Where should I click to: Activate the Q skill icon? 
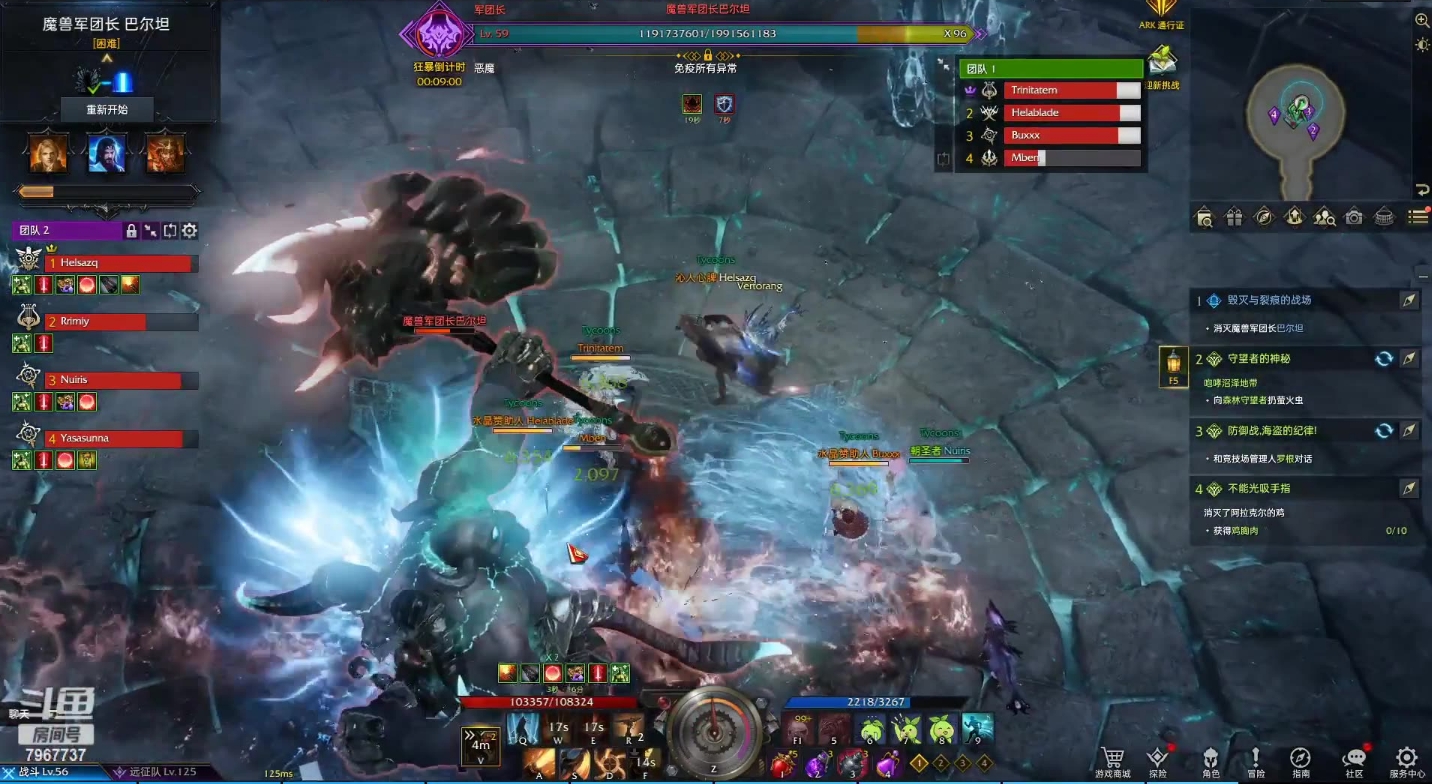pyautogui.click(x=523, y=728)
